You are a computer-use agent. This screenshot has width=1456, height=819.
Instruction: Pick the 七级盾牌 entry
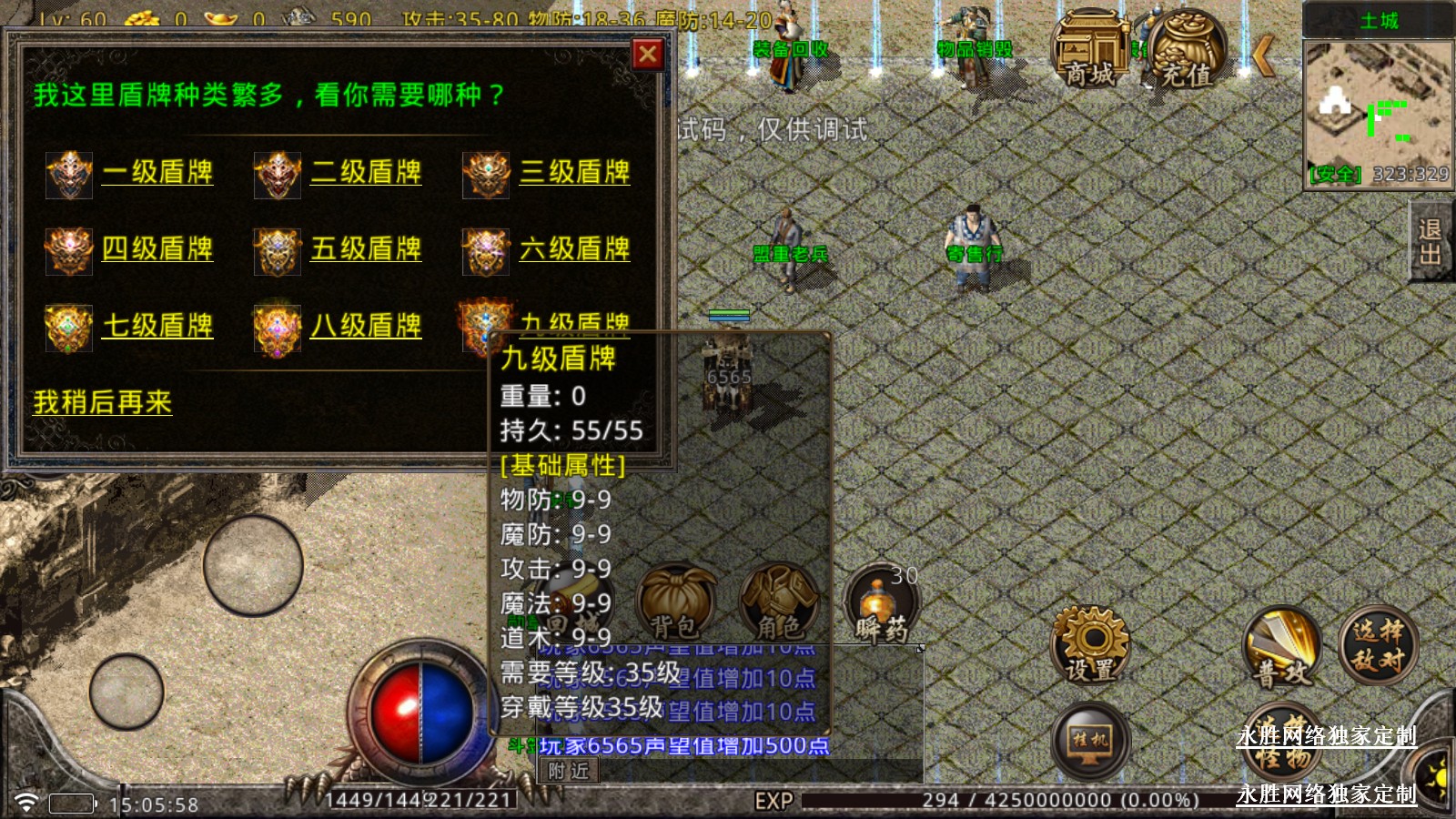coord(157,326)
